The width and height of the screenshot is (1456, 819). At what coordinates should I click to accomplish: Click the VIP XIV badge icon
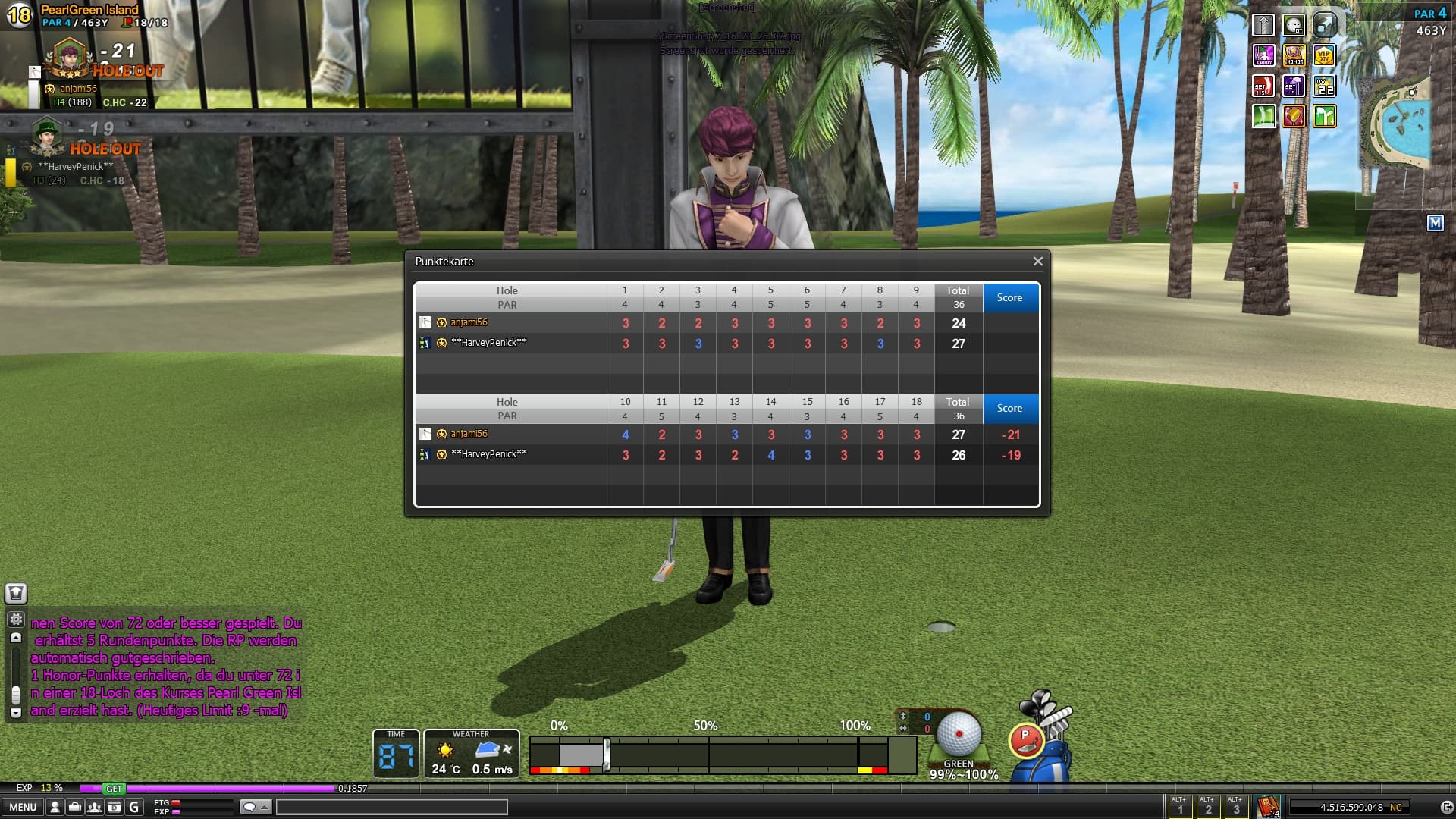coord(1324,55)
